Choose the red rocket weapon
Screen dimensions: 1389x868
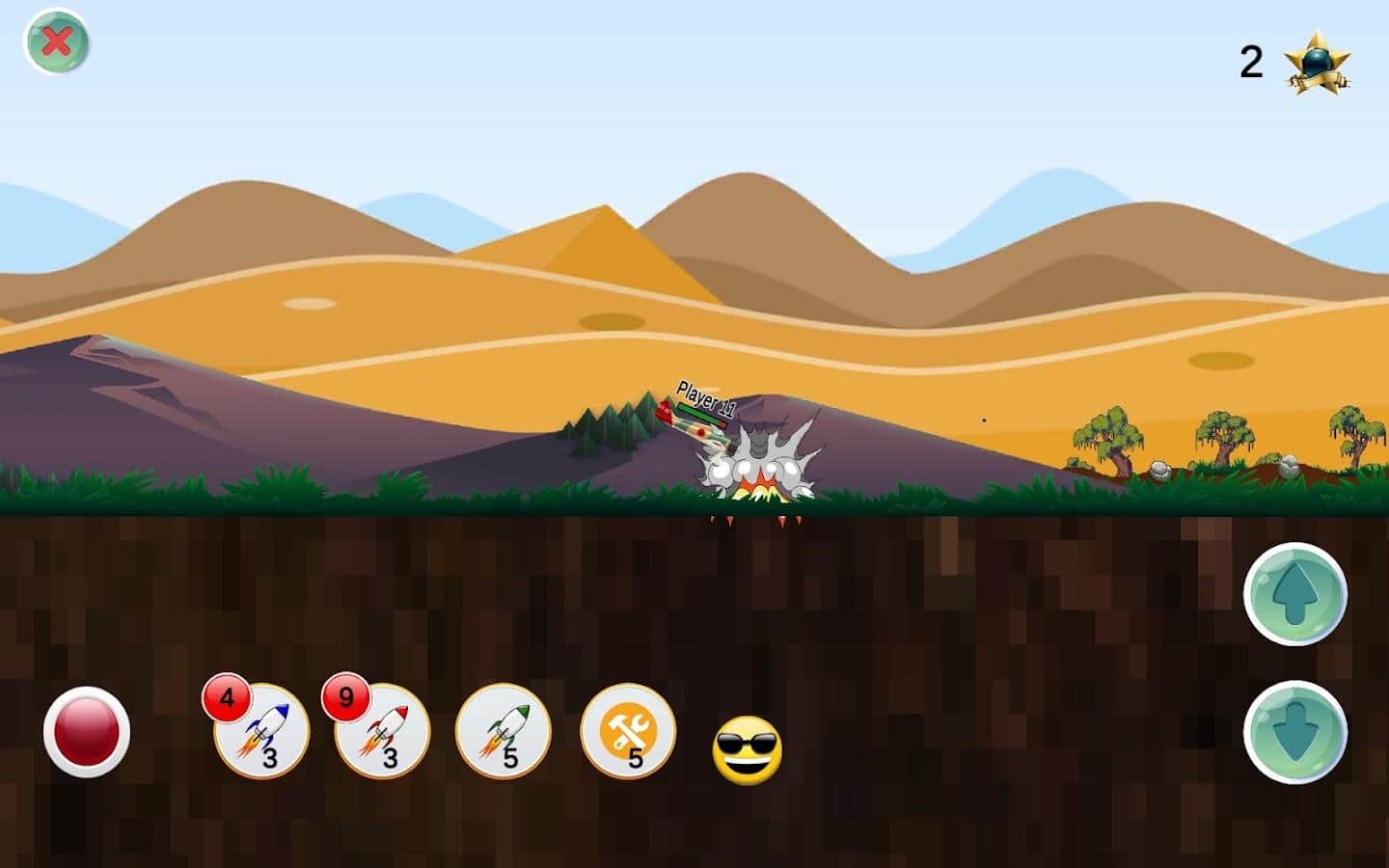[x=382, y=732]
